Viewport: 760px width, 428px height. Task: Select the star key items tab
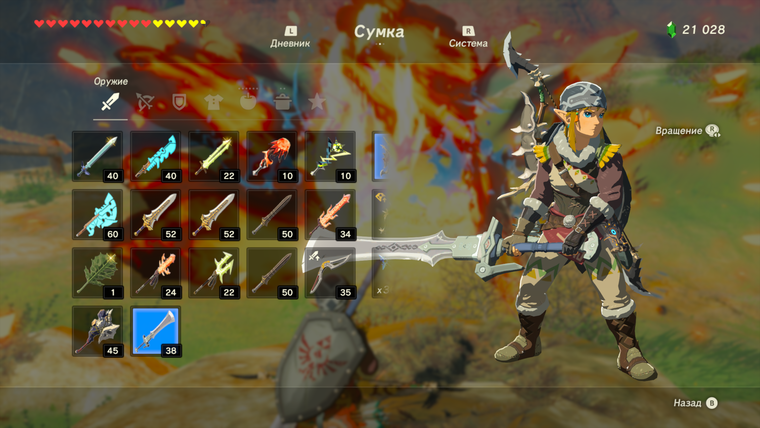pyautogui.click(x=317, y=101)
